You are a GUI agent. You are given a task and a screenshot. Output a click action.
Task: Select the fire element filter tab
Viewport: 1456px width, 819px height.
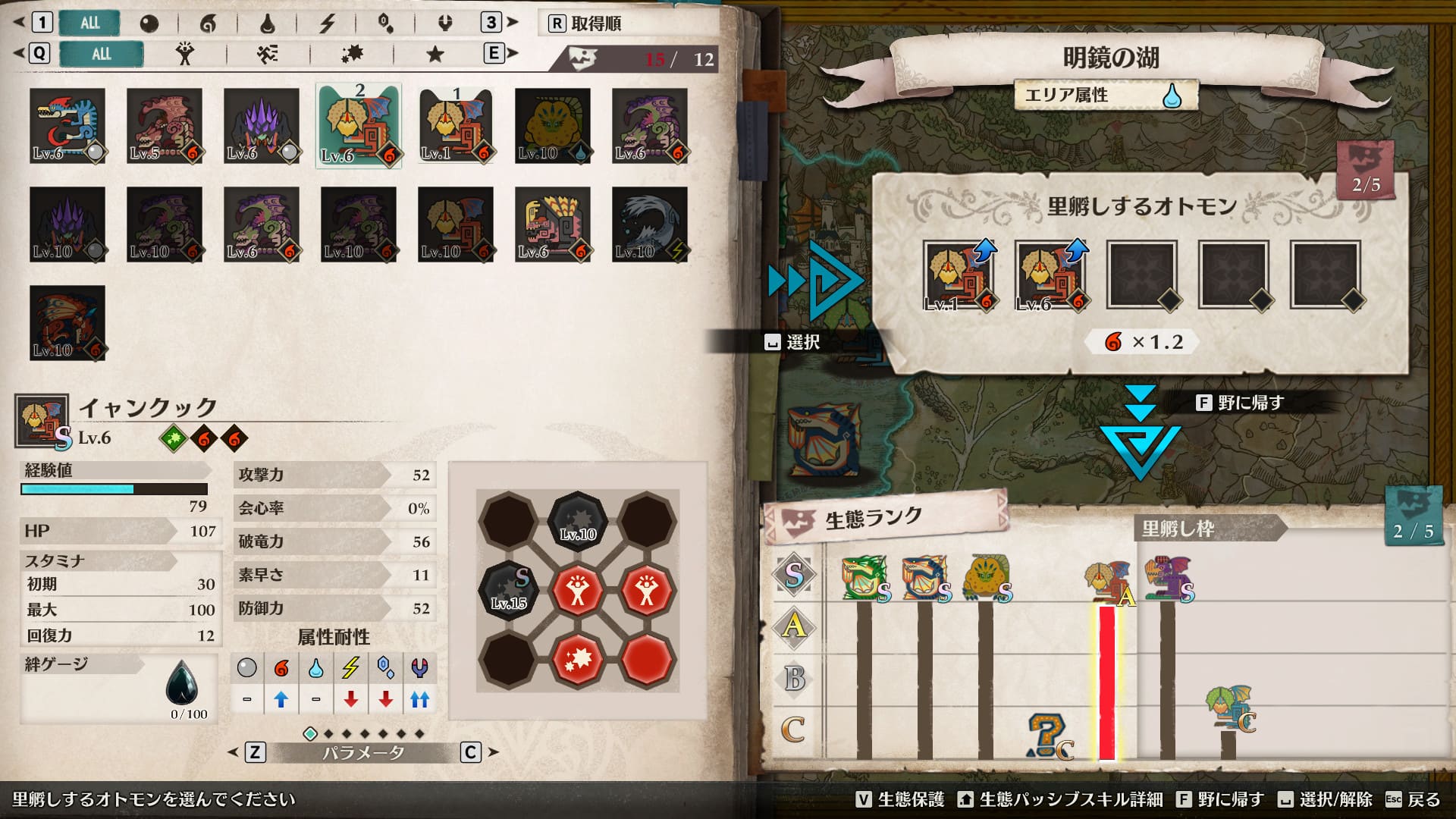[207, 24]
